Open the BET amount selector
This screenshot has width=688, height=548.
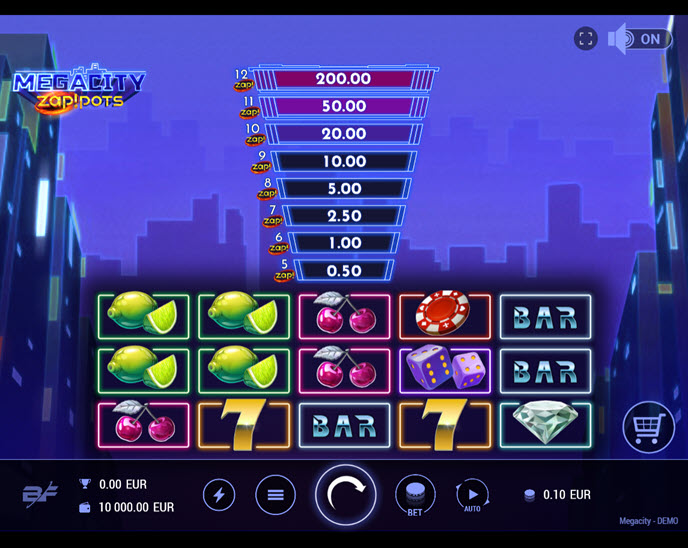tap(415, 495)
